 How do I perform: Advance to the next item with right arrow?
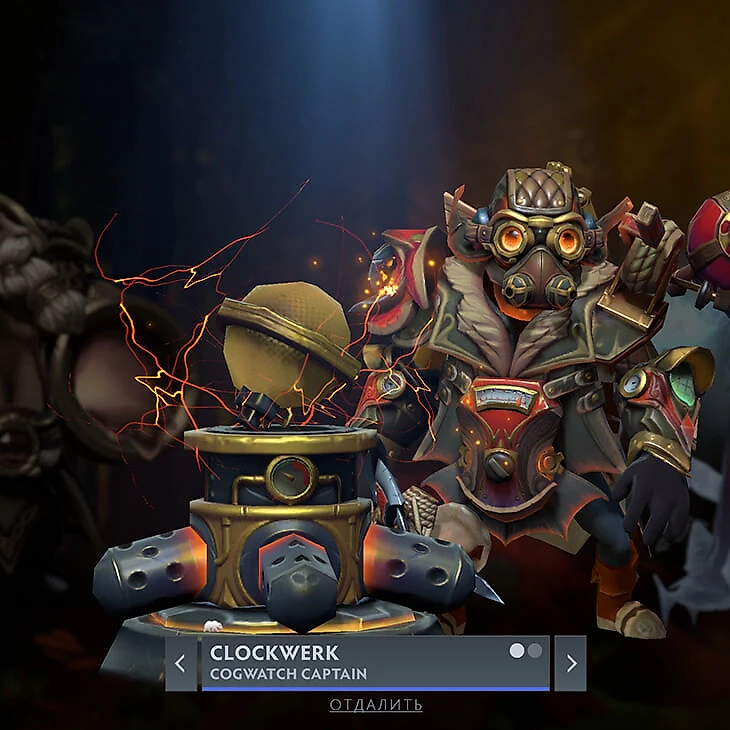point(570,663)
